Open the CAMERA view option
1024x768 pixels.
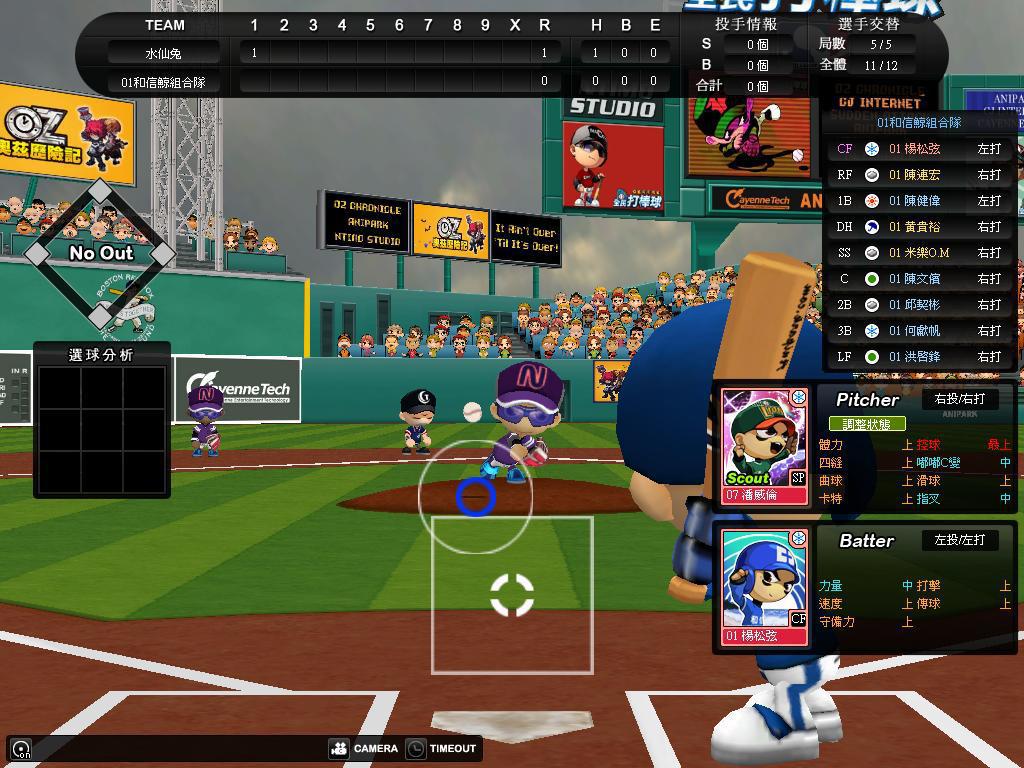pos(364,748)
